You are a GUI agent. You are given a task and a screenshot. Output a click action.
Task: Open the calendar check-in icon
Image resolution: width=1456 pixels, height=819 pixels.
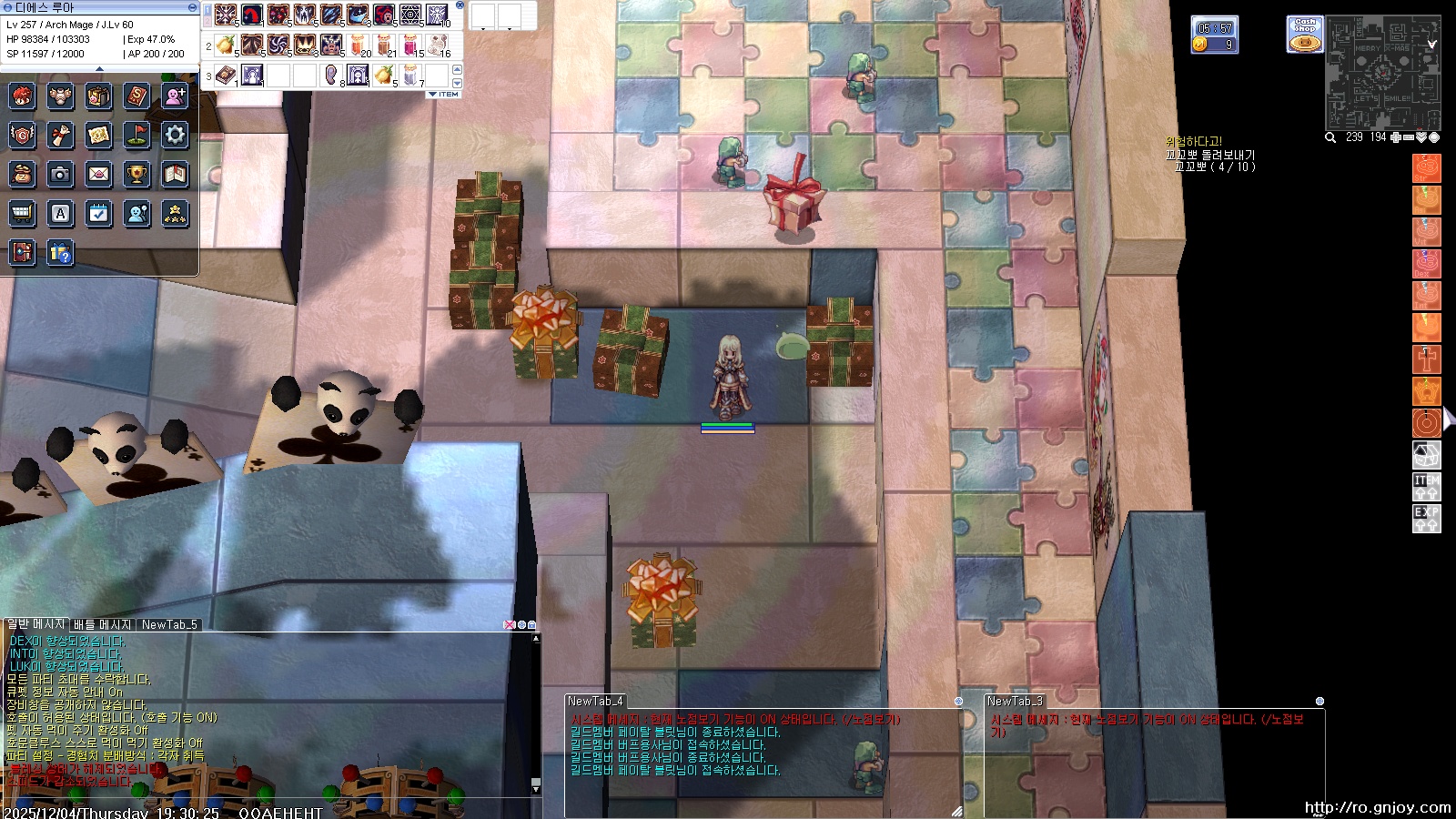[x=98, y=213]
